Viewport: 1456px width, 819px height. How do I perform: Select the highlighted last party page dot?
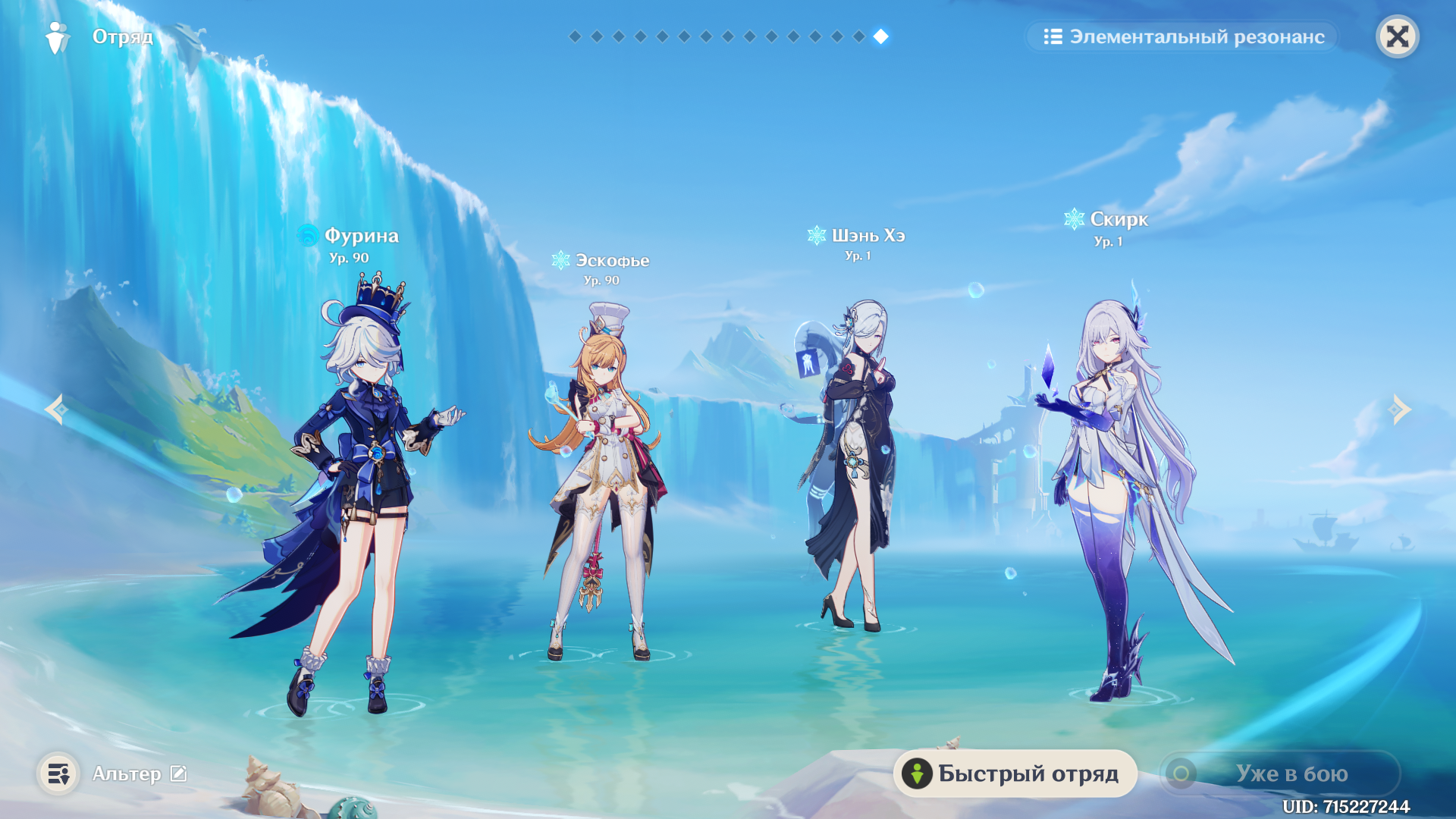pos(881,36)
